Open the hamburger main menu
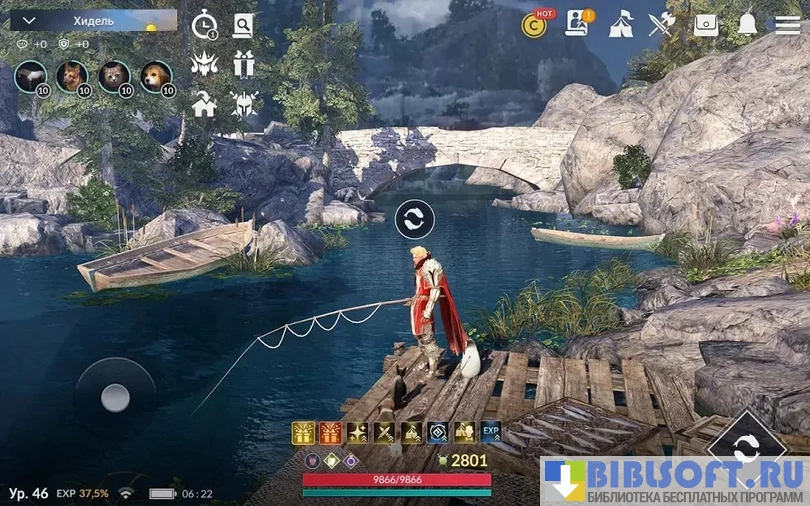The width and height of the screenshot is (810, 506). 788,24
